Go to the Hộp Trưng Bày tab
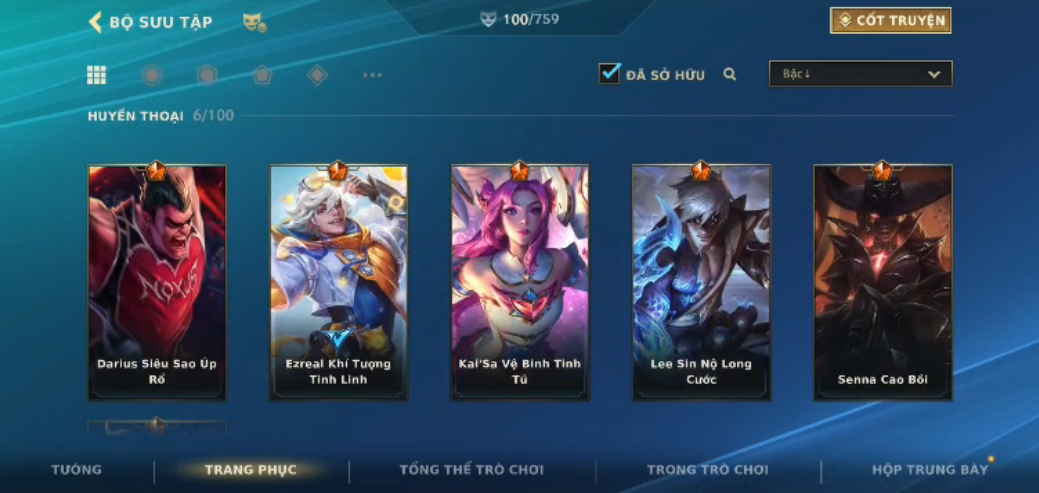 click(930, 470)
